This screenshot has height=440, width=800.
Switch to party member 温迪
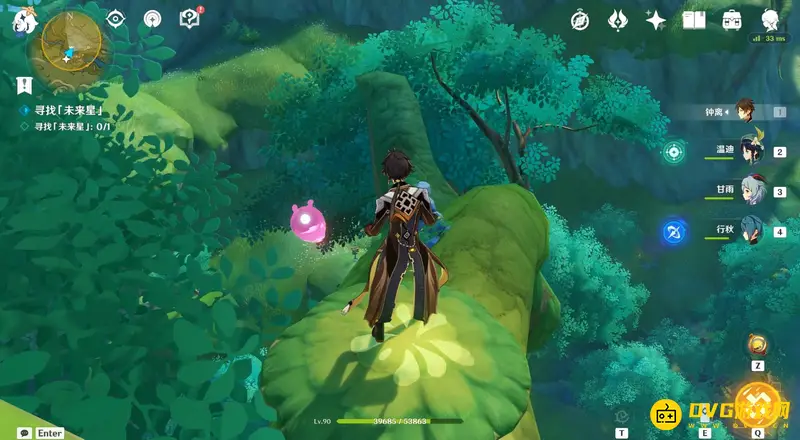[x=752, y=150]
